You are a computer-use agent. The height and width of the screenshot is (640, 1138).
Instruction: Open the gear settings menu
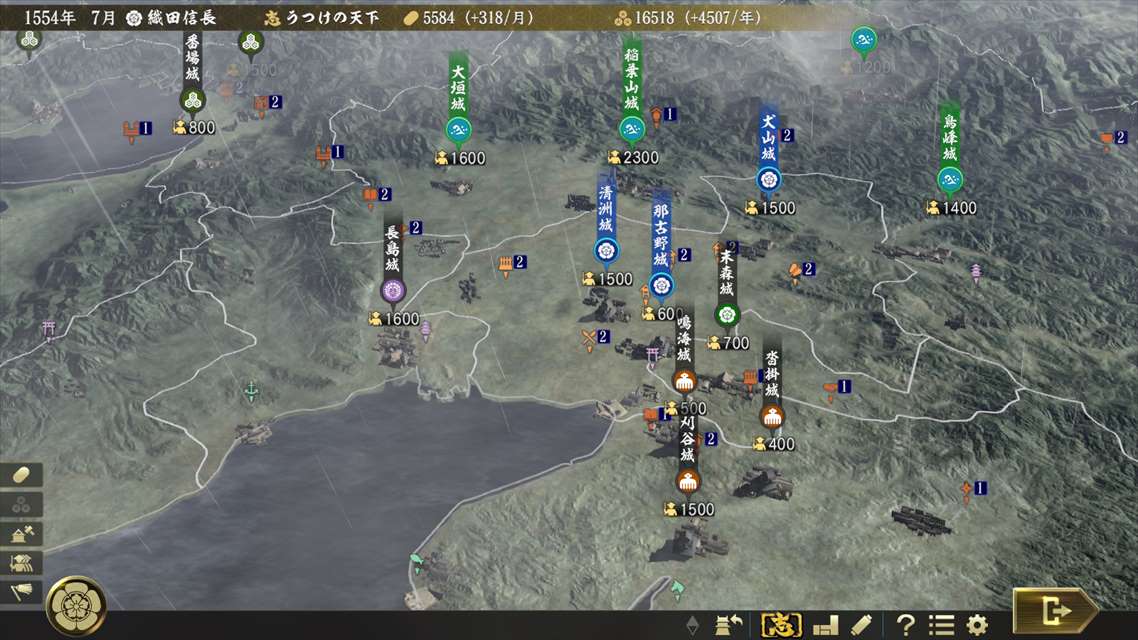pos(976,625)
